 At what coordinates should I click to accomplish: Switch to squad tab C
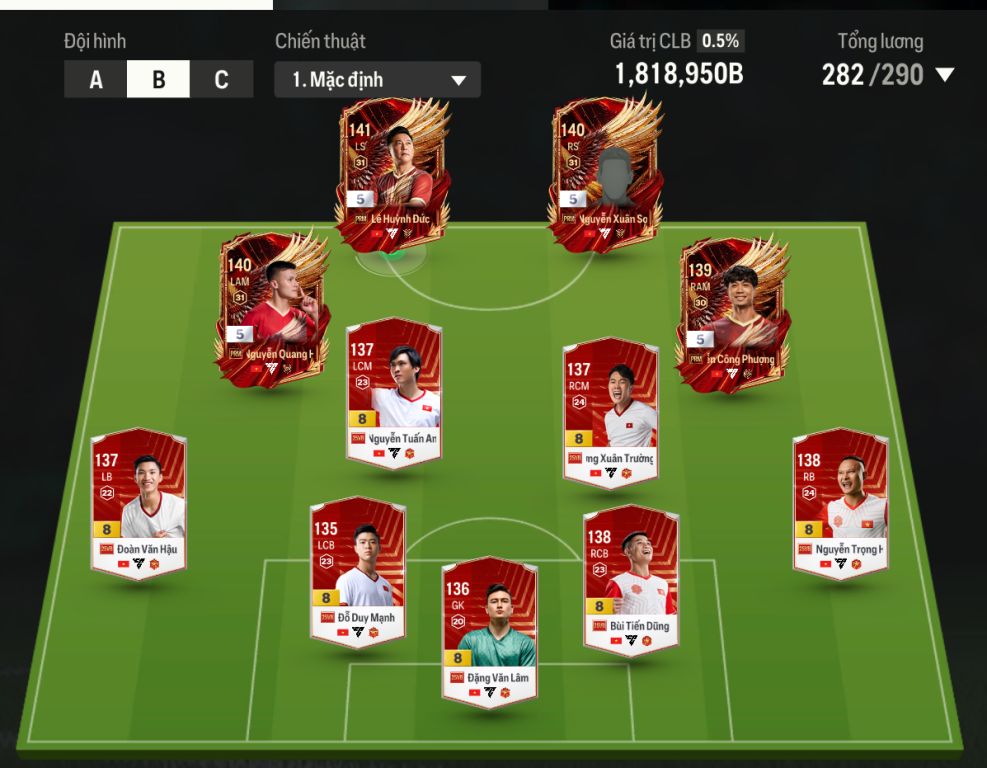[x=221, y=80]
